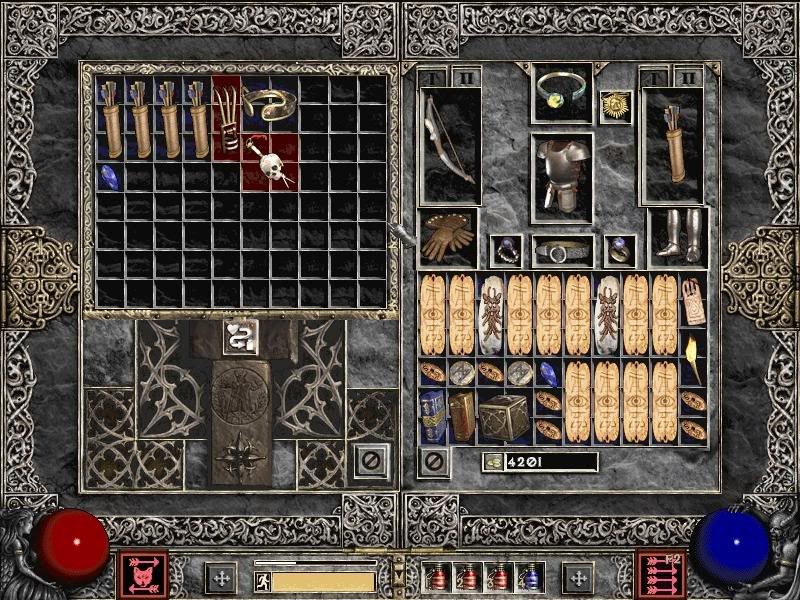Click the sun-shaped amulet
This screenshot has height=600, width=800.
click(x=615, y=106)
